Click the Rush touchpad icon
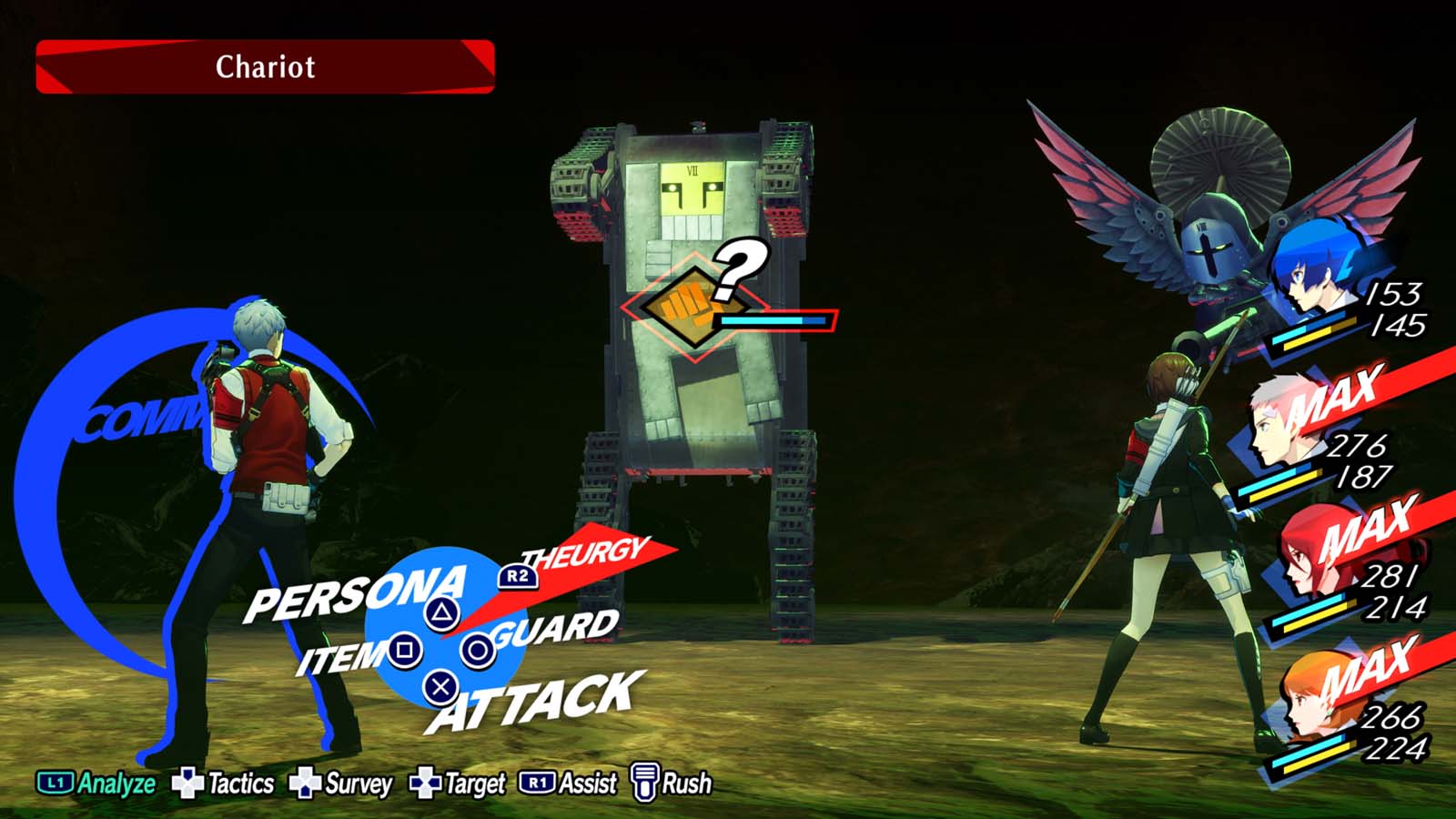 [x=643, y=781]
